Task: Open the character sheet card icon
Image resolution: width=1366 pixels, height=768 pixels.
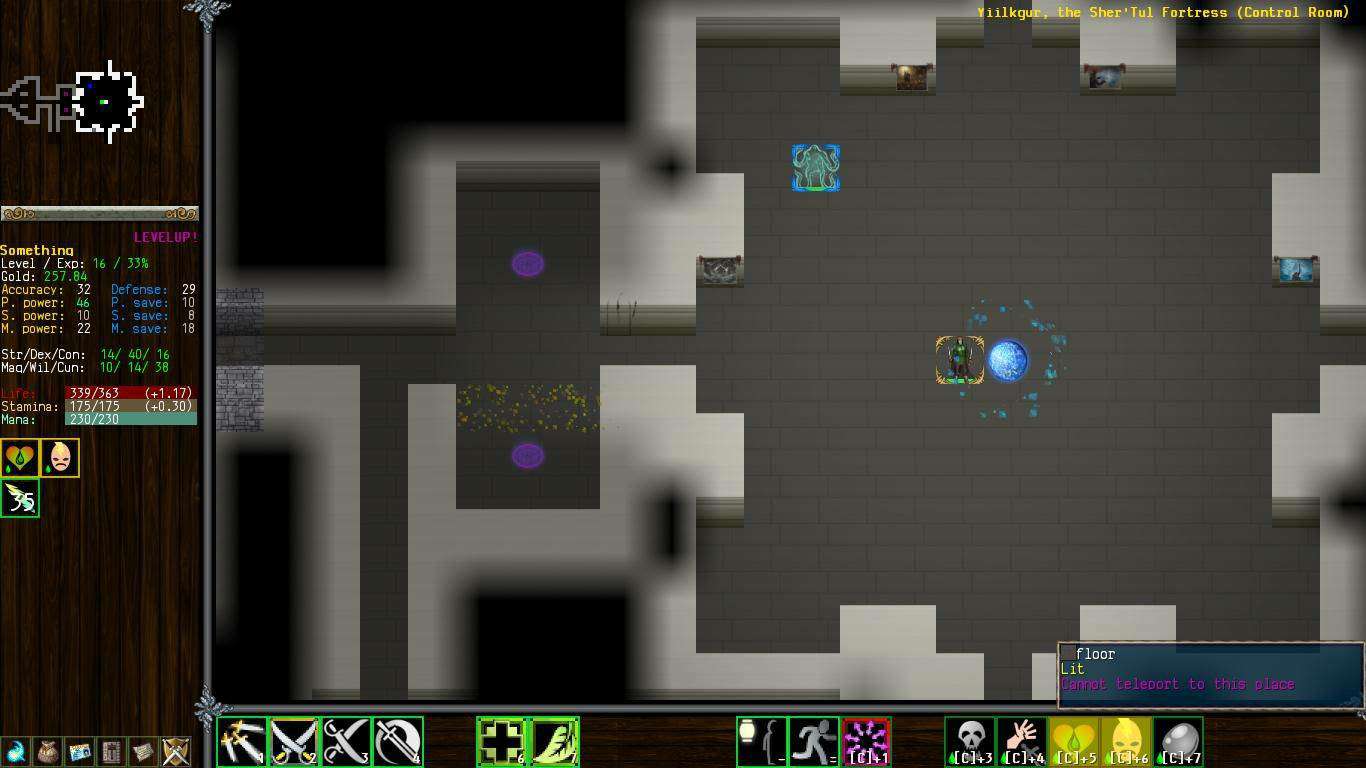Action: [x=79, y=751]
